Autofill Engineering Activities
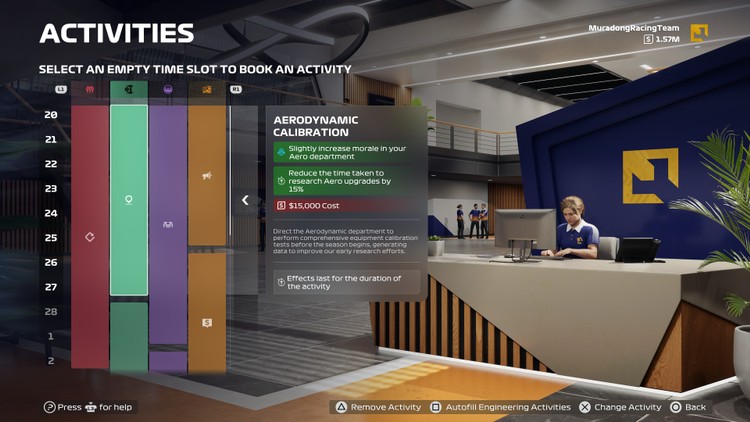The image size is (750, 422). [499, 408]
